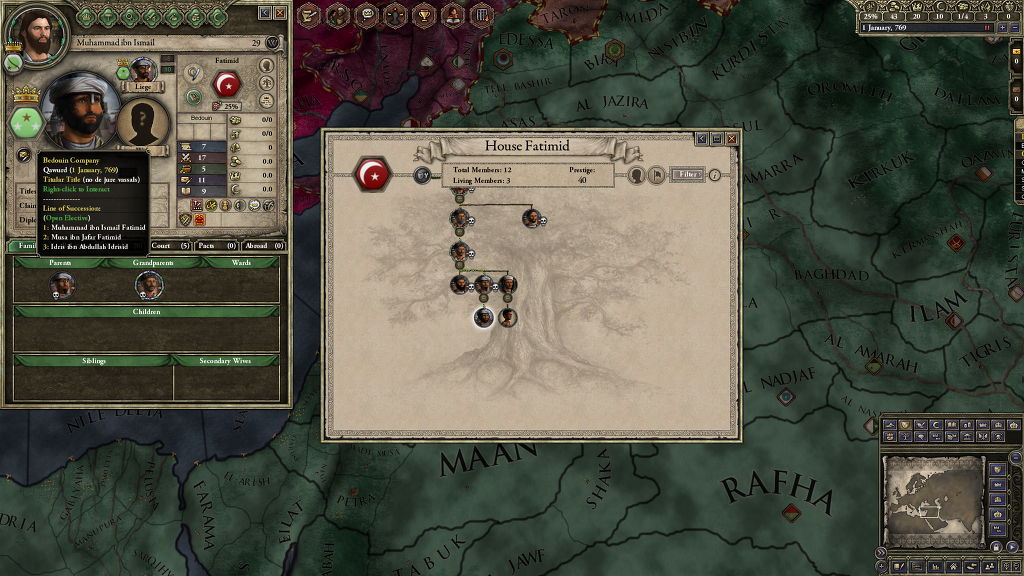Close the character sheet panel
This screenshot has height=576, width=1024.
point(280,13)
